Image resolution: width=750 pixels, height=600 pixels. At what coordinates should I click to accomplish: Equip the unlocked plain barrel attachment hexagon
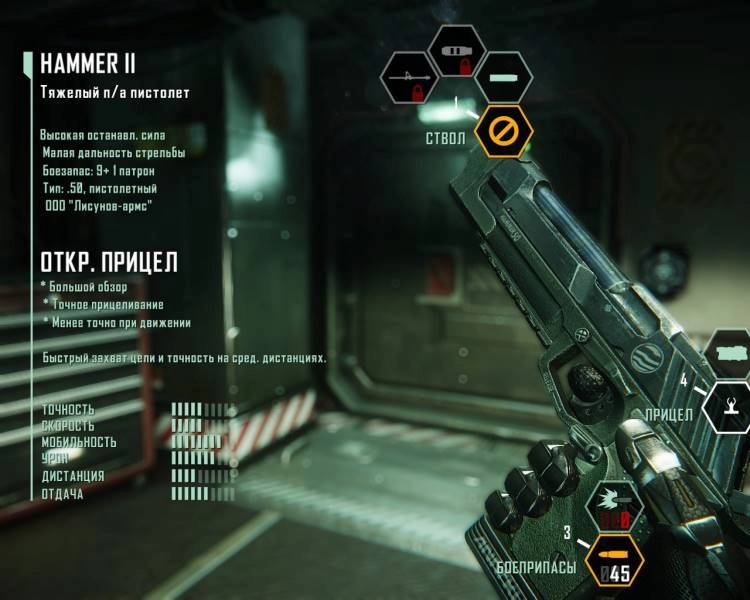point(504,79)
